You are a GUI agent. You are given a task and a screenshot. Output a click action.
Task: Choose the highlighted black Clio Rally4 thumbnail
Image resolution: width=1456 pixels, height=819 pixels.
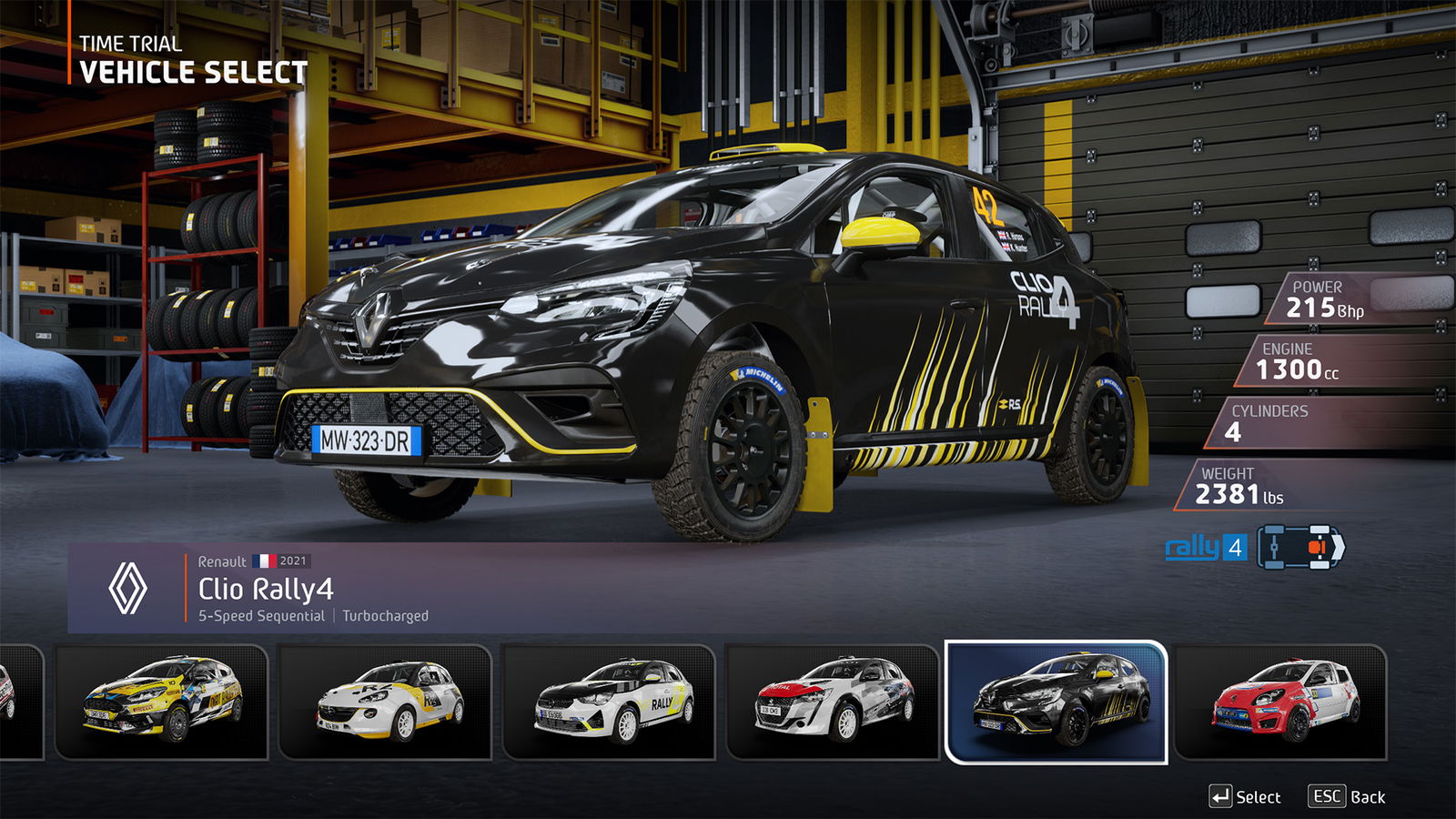pos(1057,701)
